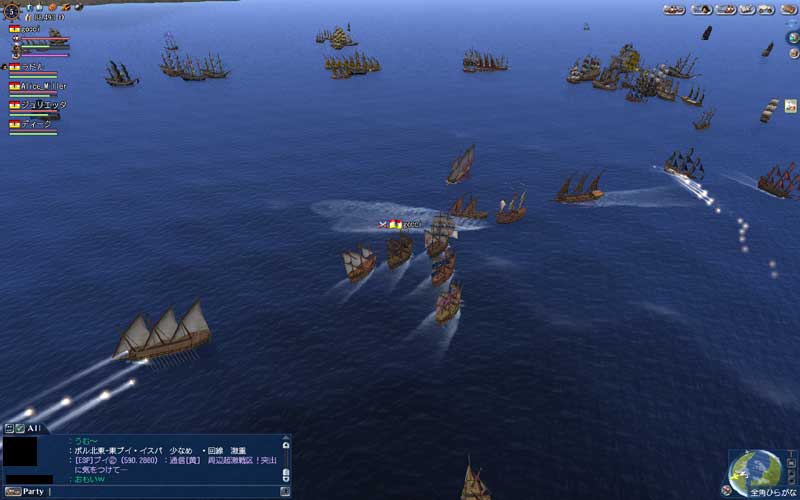Switch the chat filter tab labeled All
The width and height of the screenshot is (800, 500).
tap(33, 427)
